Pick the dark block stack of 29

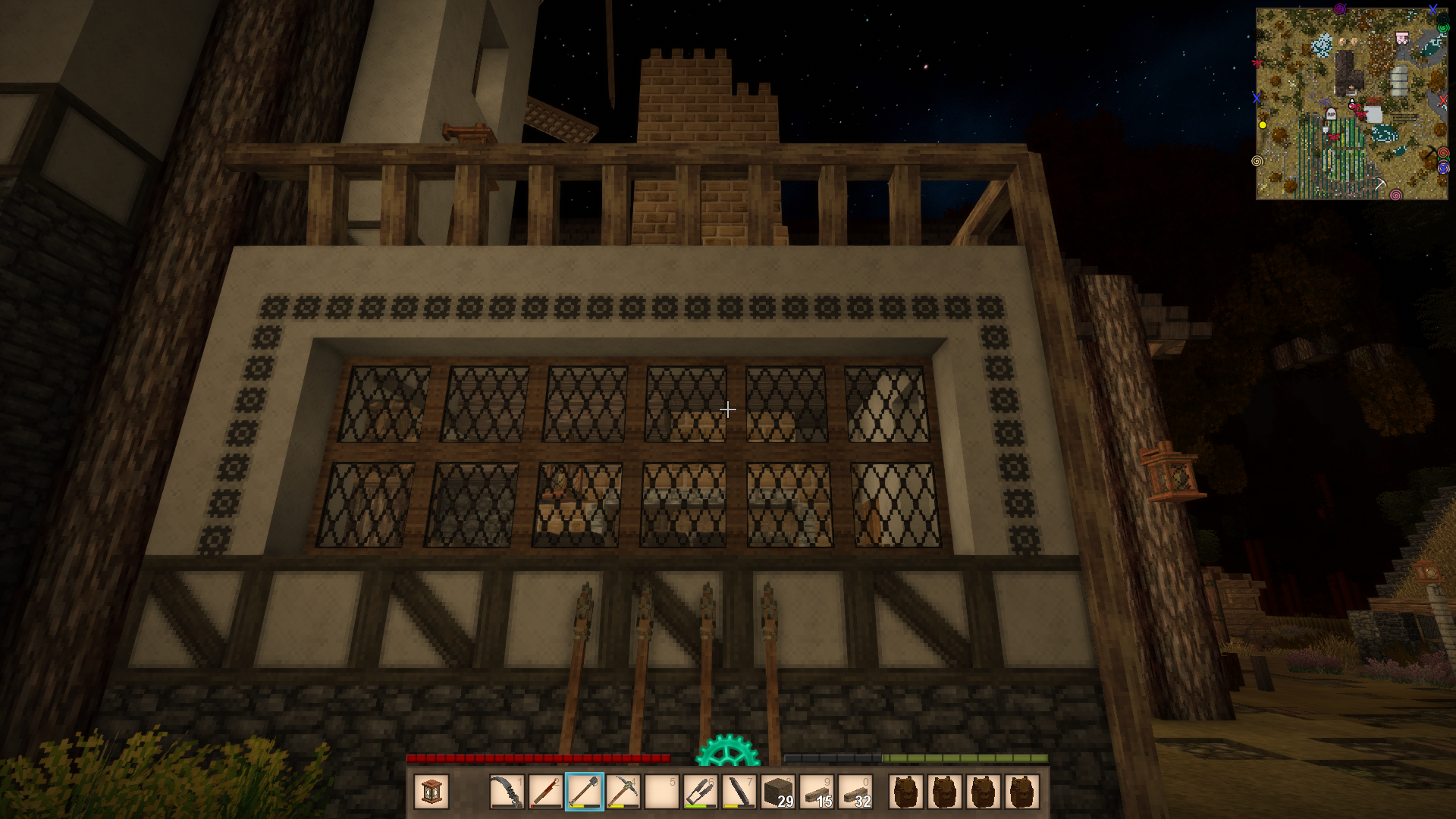(778, 792)
